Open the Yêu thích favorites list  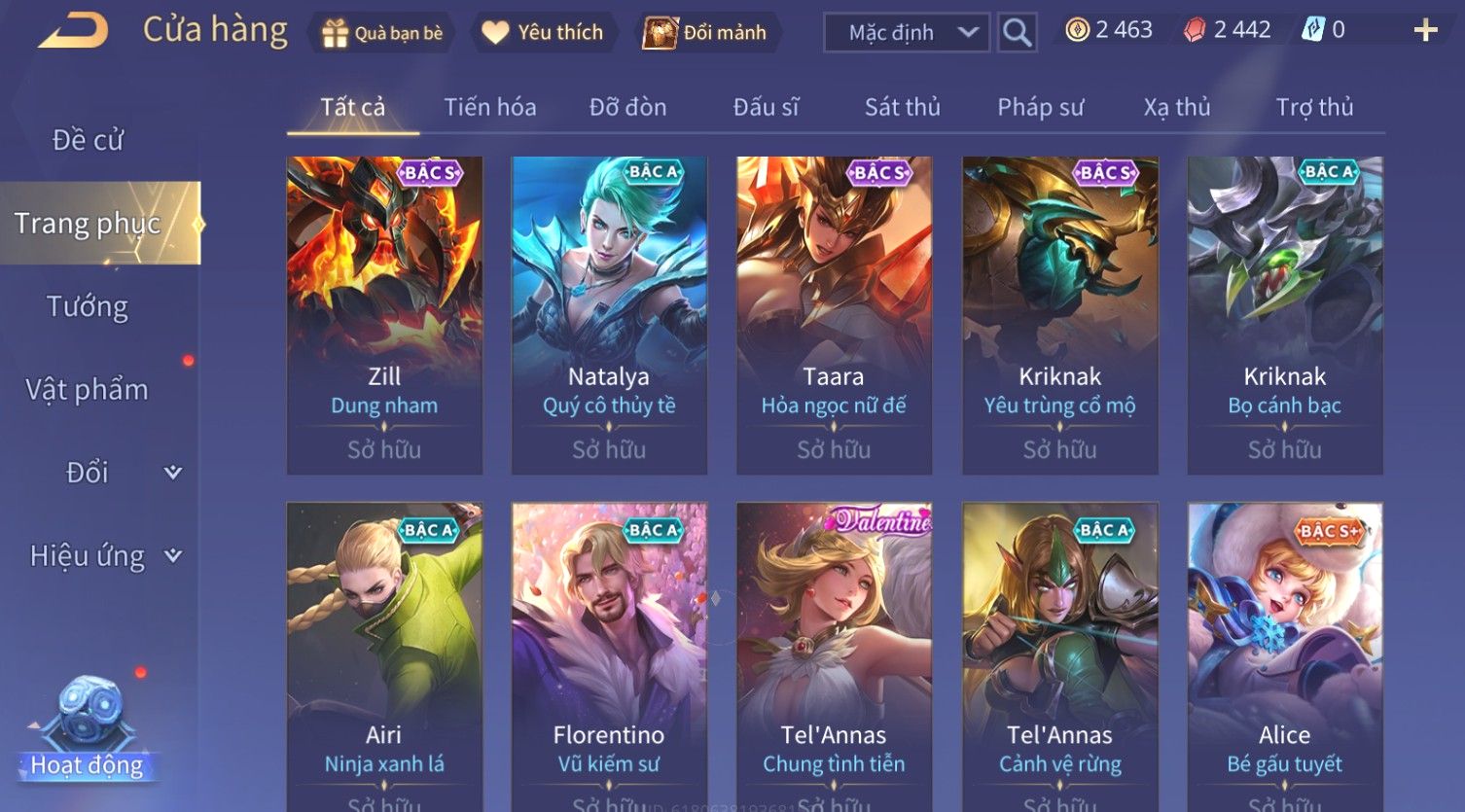pos(543,33)
